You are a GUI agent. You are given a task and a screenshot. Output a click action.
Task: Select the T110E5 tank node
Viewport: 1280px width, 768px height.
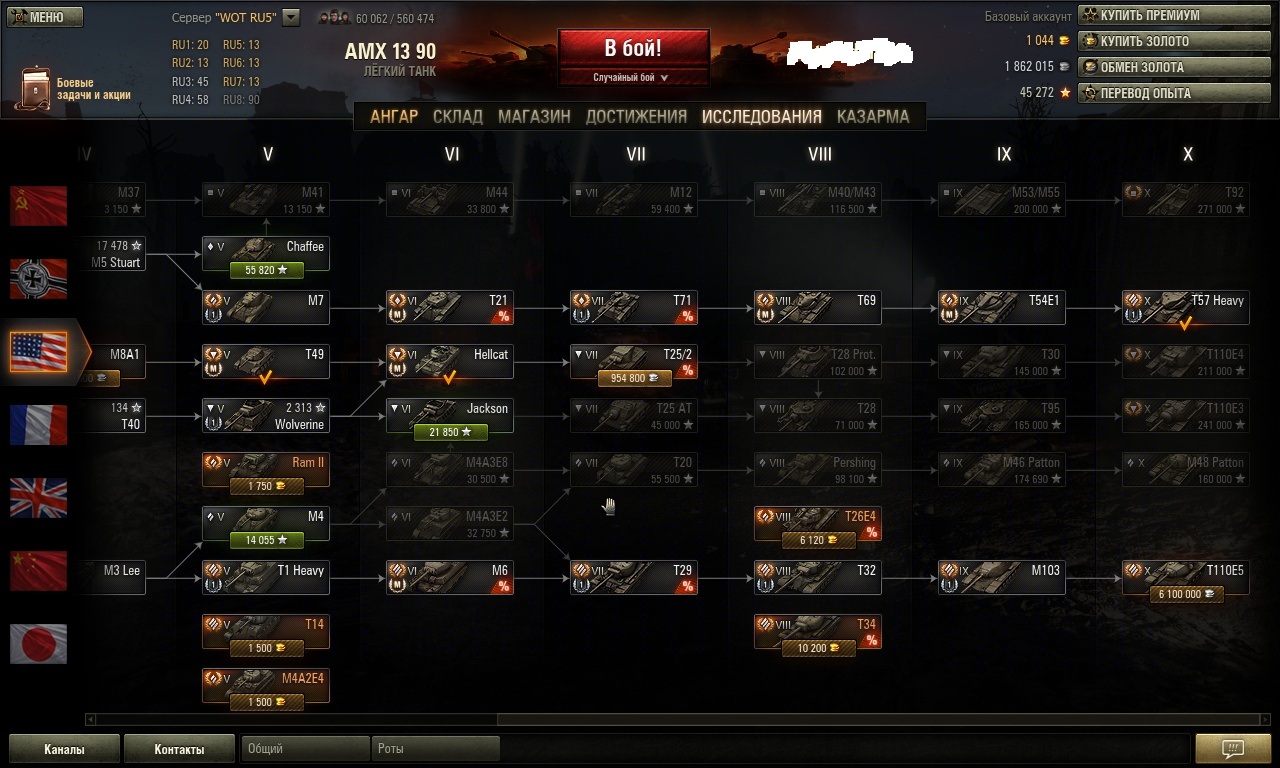point(1186,578)
